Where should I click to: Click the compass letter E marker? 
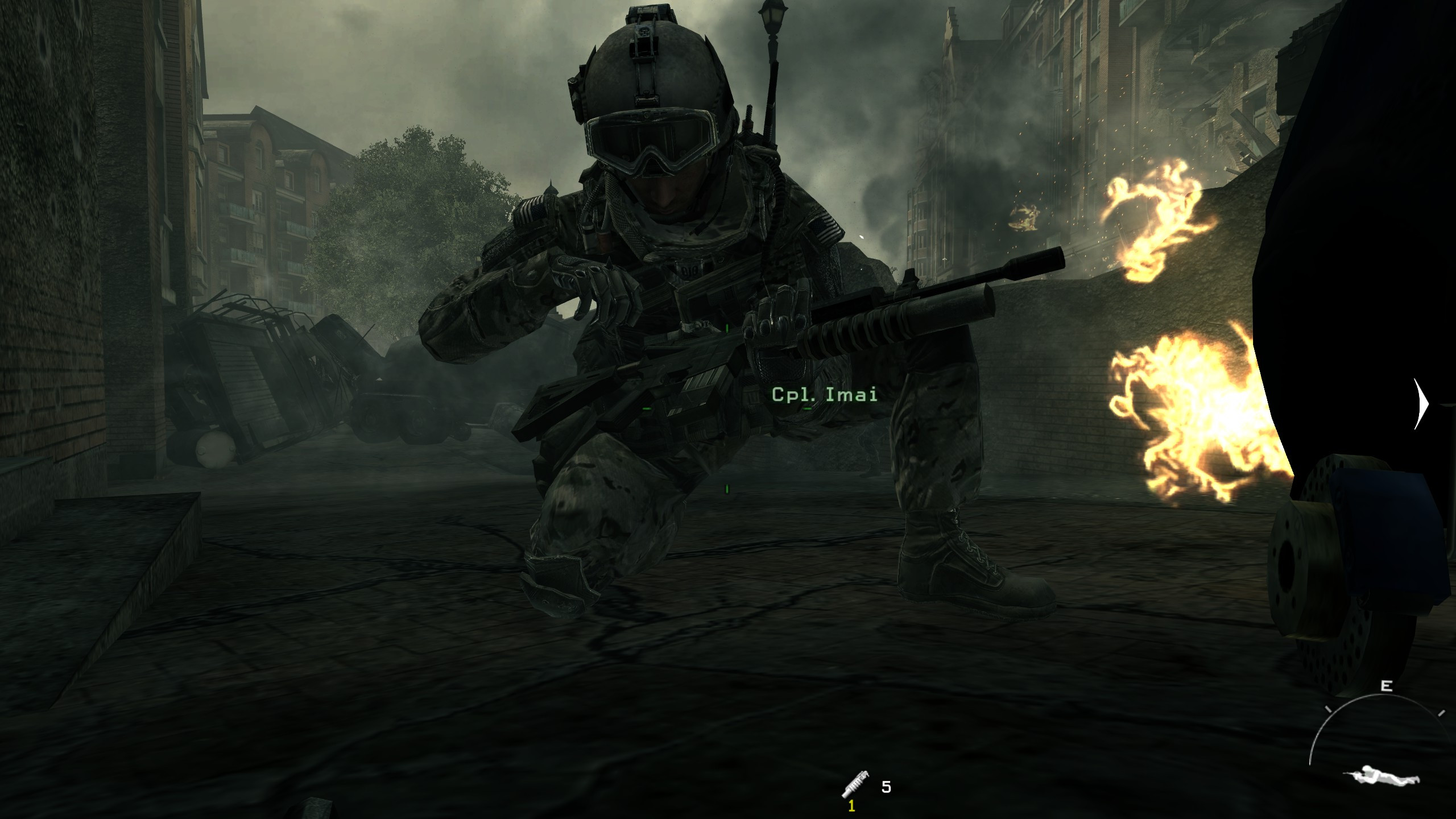pos(1386,686)
